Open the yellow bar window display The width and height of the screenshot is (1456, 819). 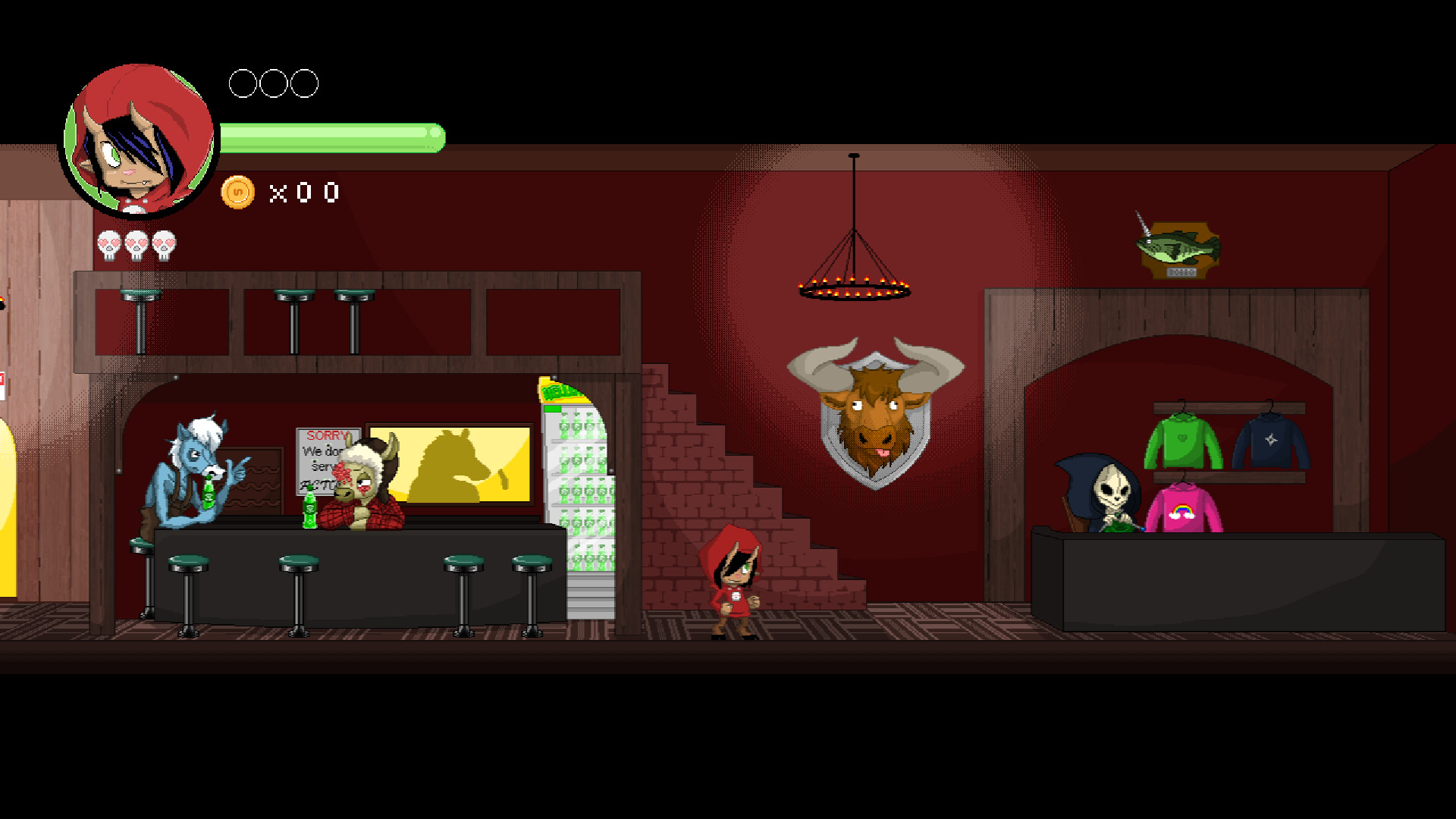tap(451, 463)
